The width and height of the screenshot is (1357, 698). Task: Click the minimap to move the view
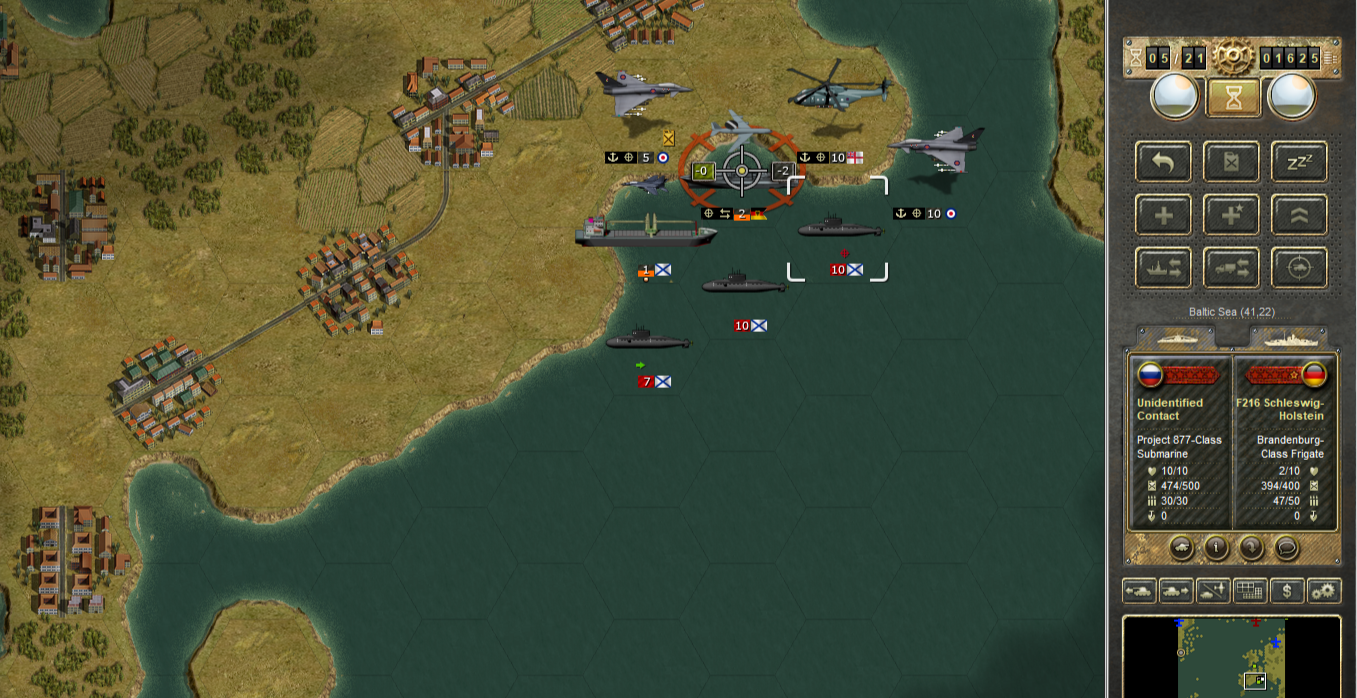point(1231,656)
